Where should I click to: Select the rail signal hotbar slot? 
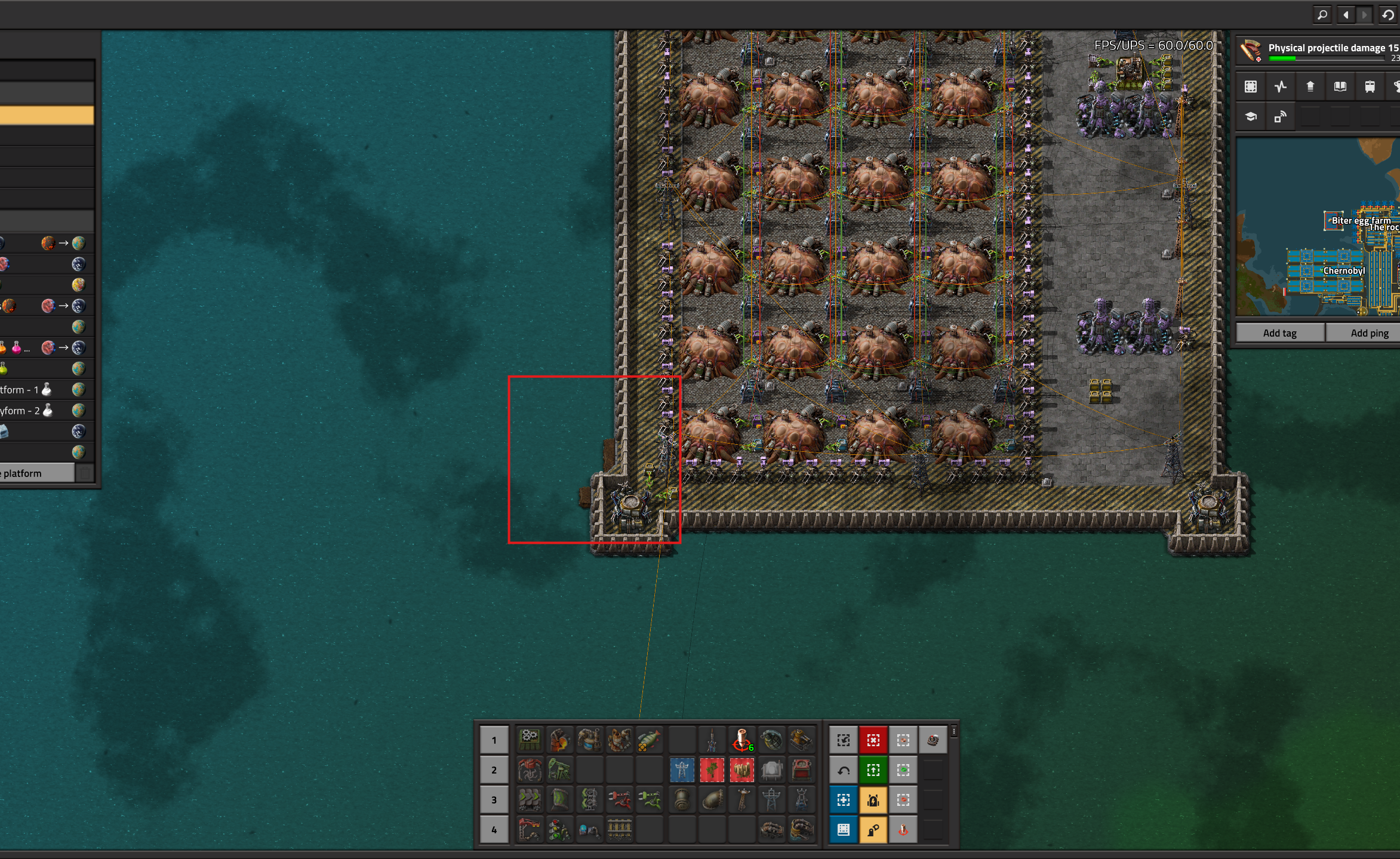coord(559,830)
